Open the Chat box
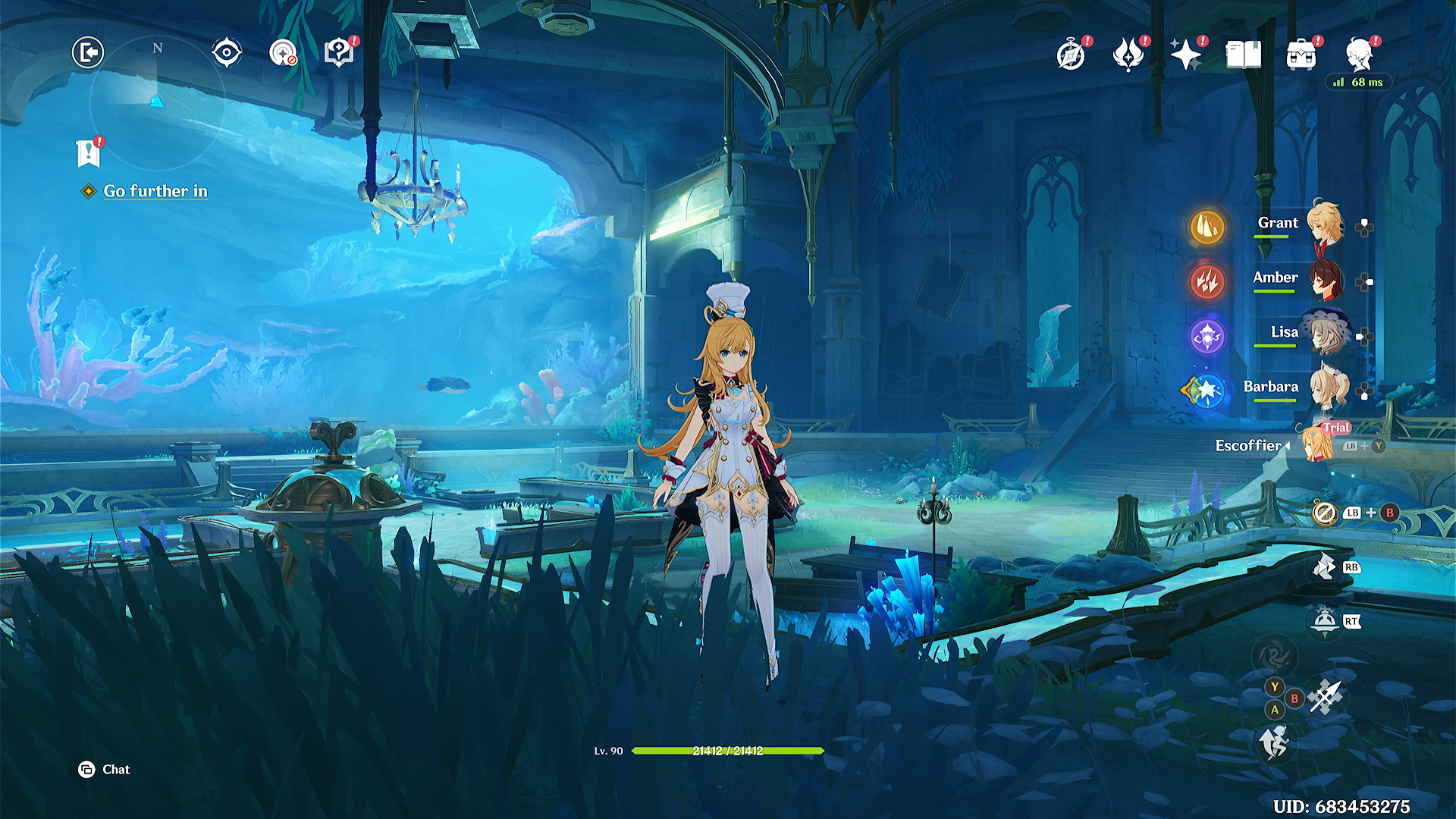The image size is (1456, 819). (x=105, y=770)
